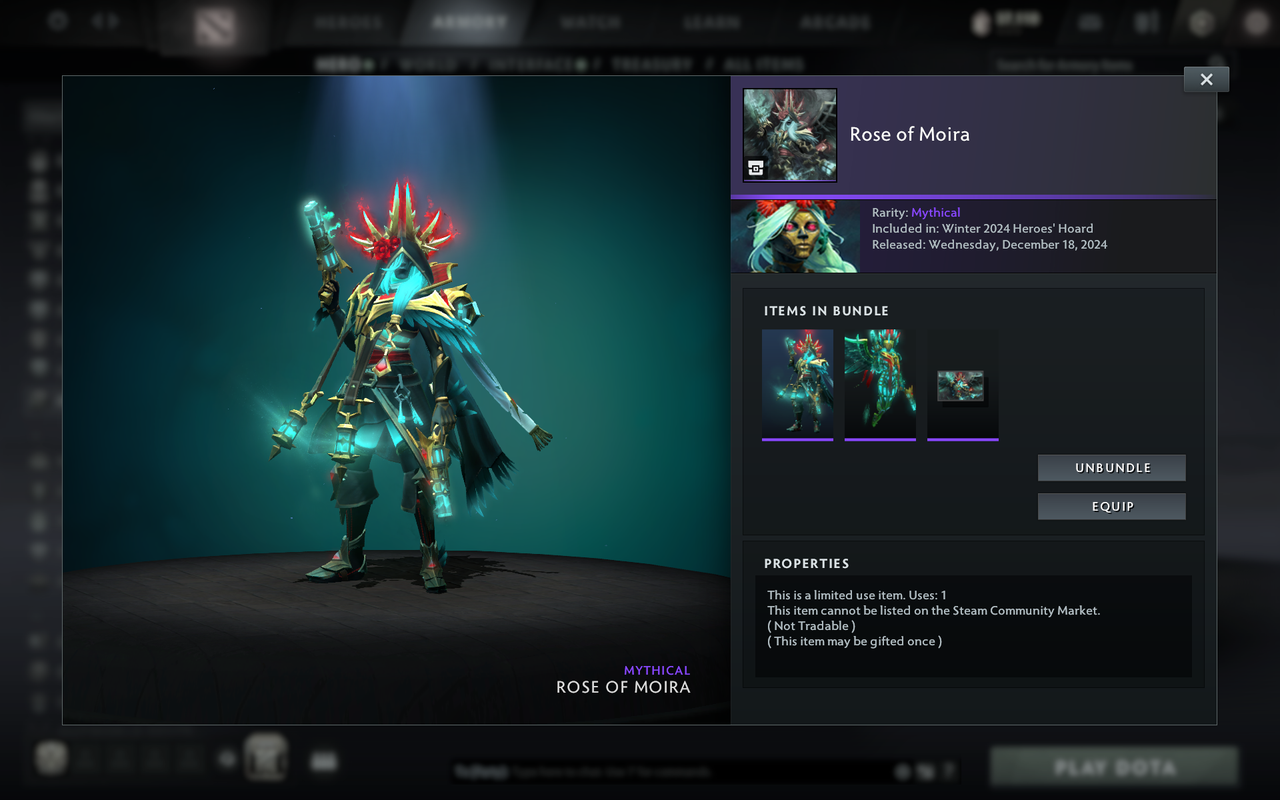Click the UNBUNDLE button

[x=1111, y=467]
